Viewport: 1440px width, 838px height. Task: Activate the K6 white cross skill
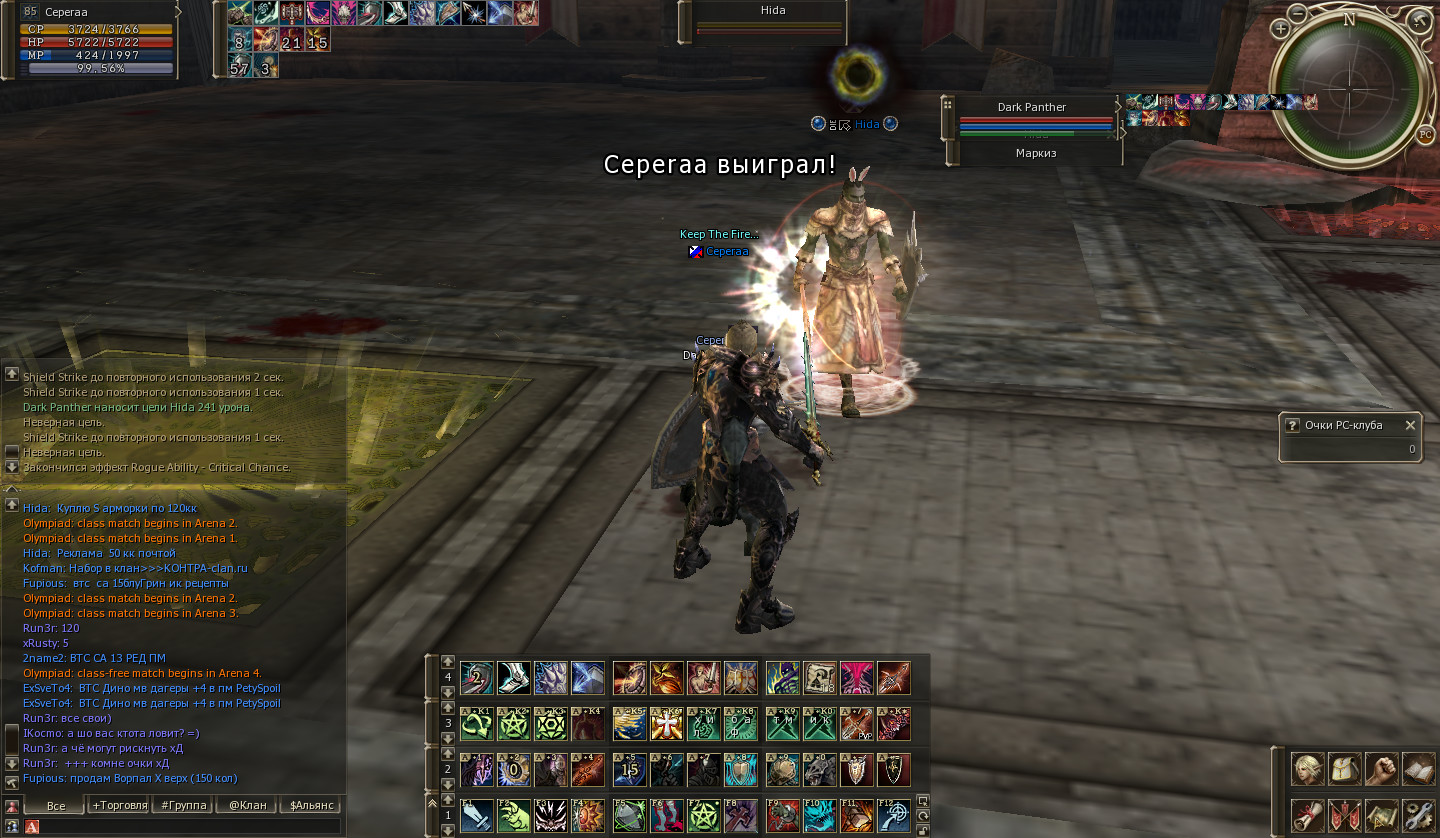click(666, 723)
